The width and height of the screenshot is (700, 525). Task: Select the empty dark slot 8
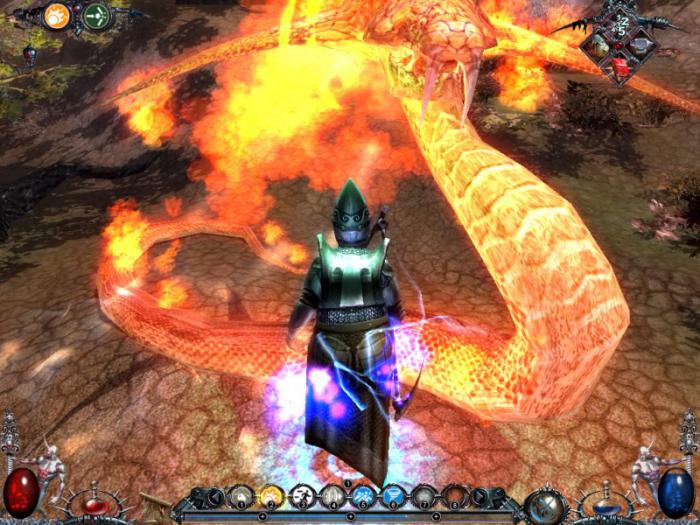click(455, 497)
